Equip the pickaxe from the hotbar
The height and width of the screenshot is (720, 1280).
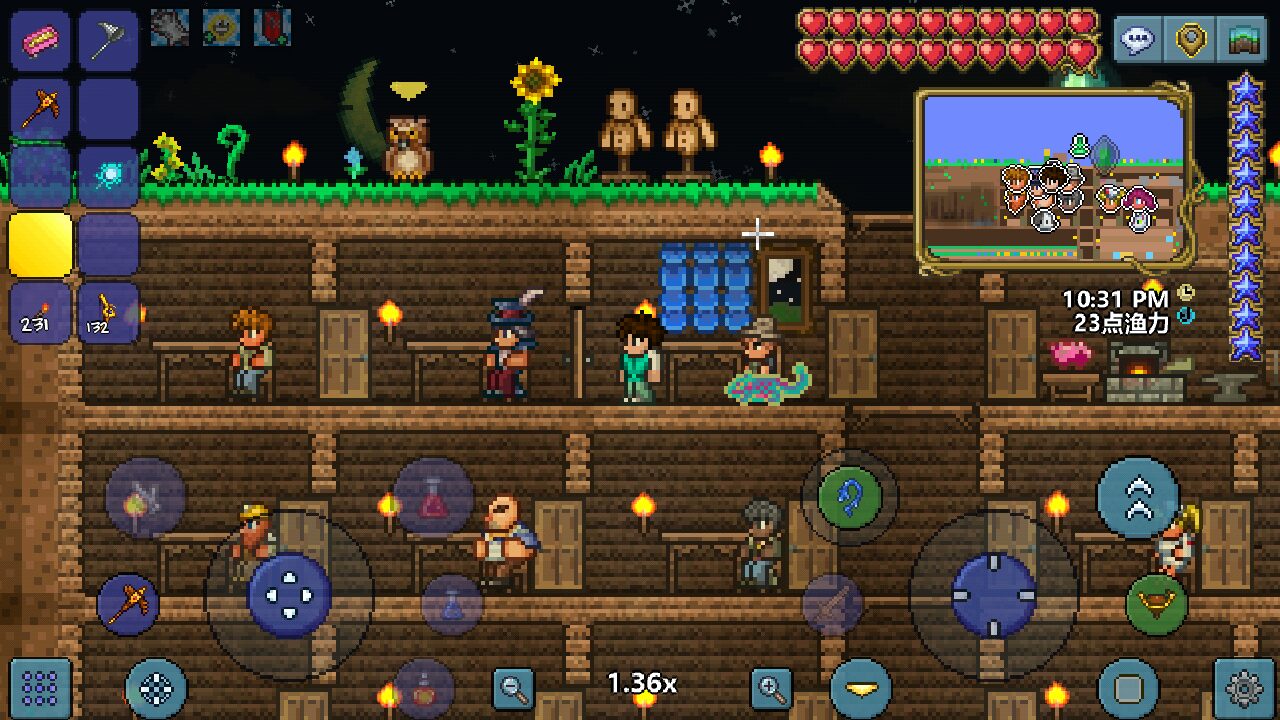click(x=40, y=108)
